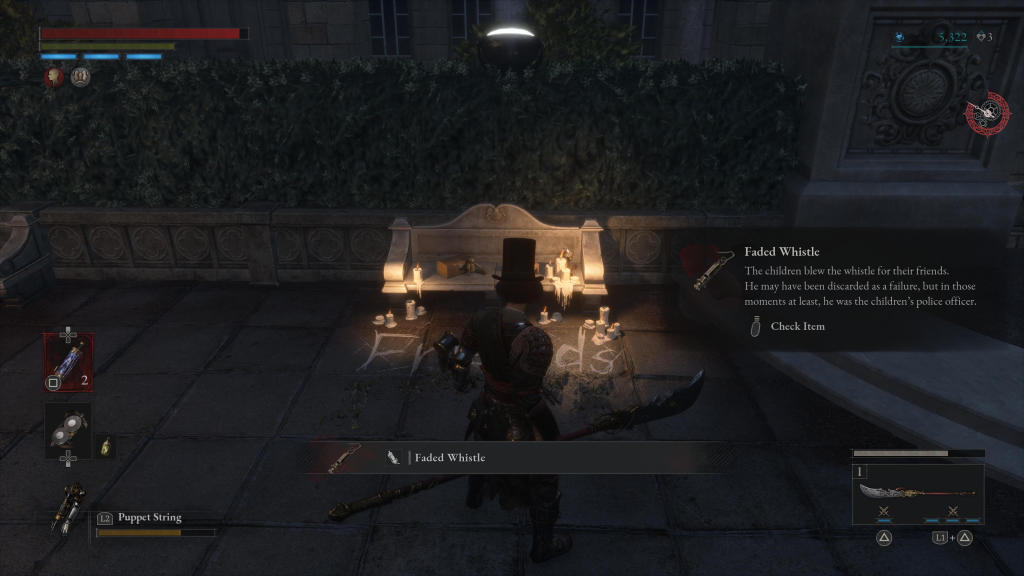Click the Faded Whistle icon in description panel
This screenshot has height=576, width=1024.
pos(713,270)
